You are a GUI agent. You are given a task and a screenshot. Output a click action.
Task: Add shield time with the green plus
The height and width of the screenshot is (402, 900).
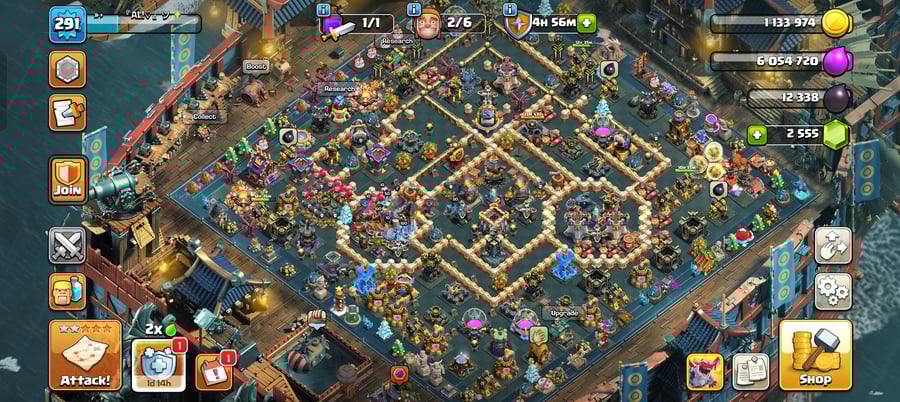[586, 23]
